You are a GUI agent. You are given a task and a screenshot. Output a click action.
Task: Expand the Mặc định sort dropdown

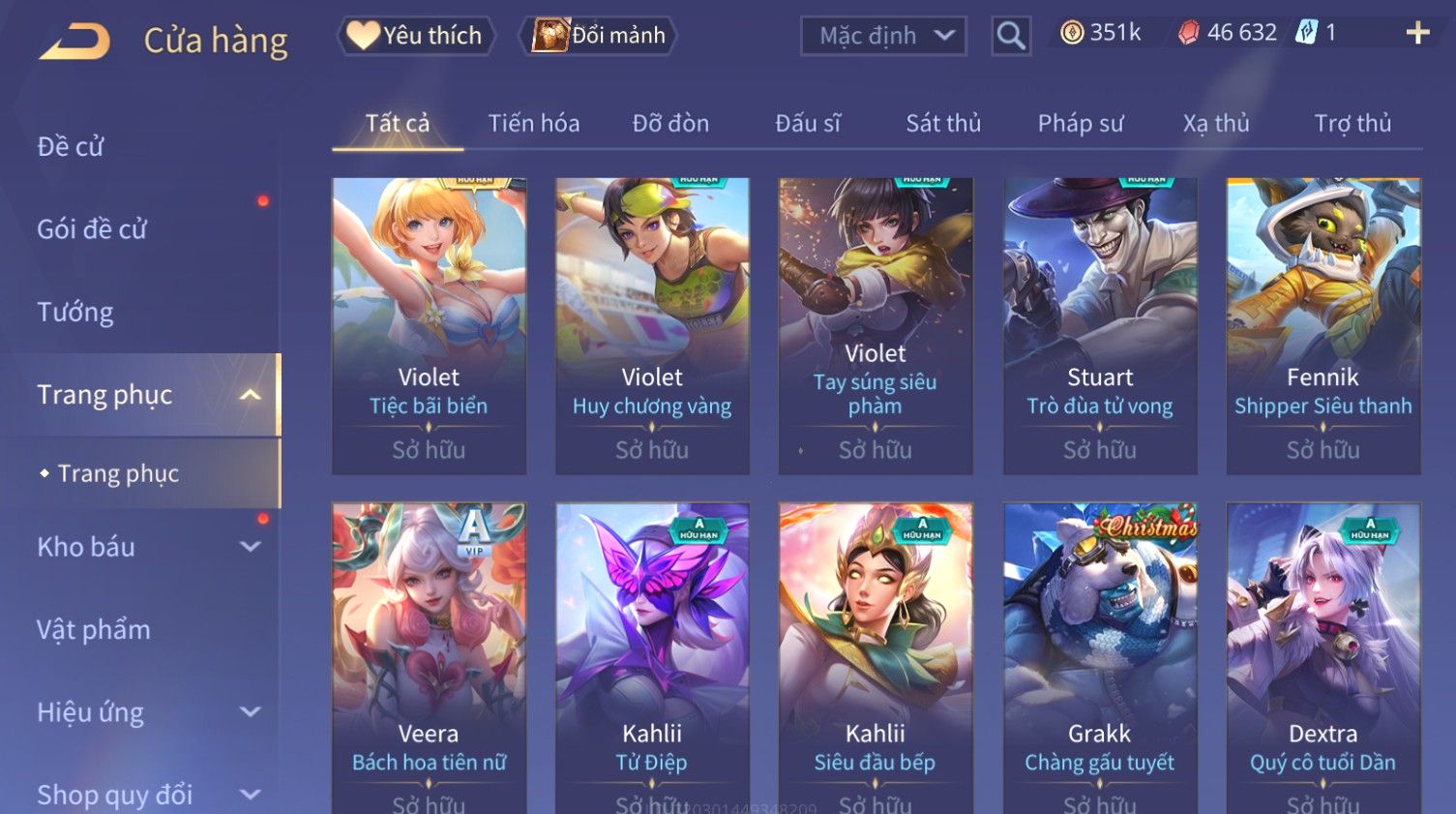pyautogui.click(x=883, y=36)
